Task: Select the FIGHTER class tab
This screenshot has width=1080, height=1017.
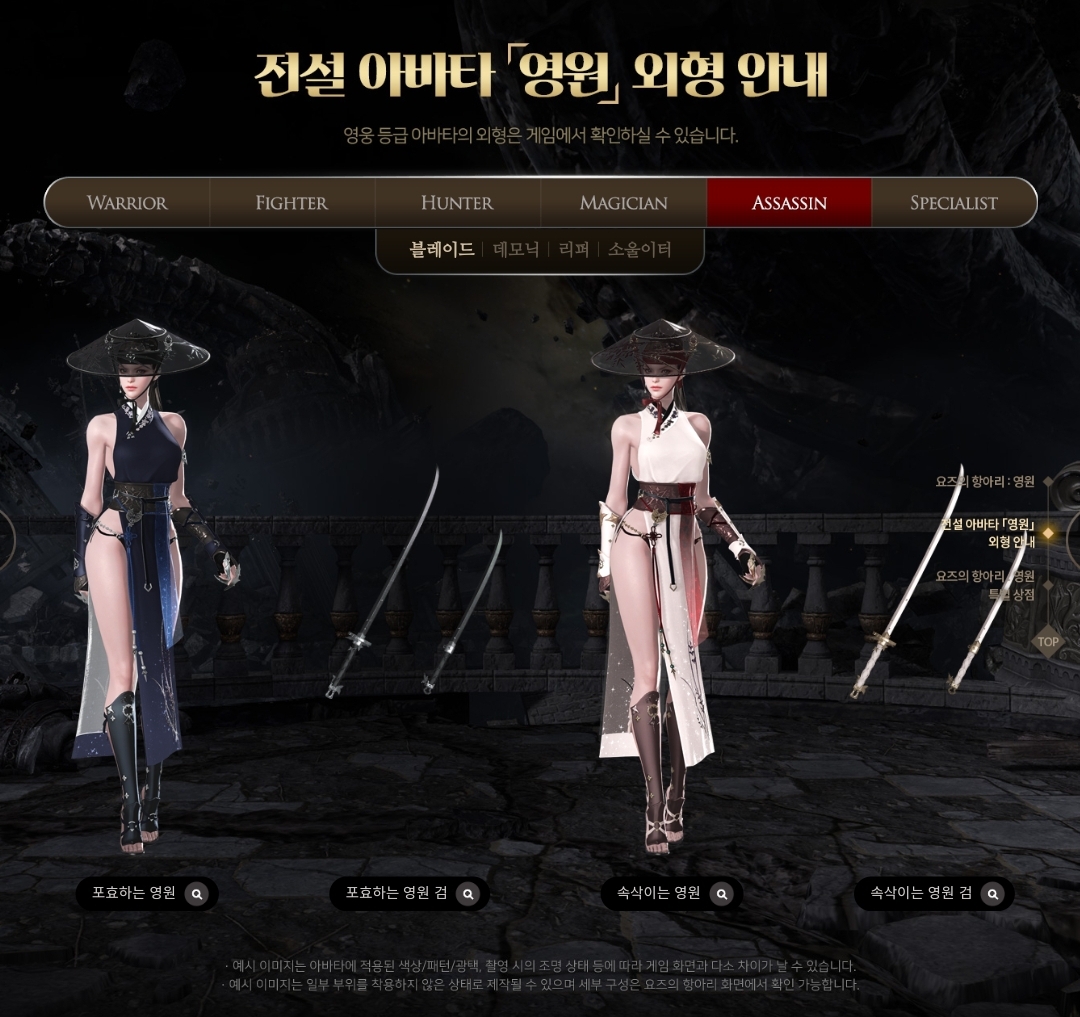Action: point(291,203)
